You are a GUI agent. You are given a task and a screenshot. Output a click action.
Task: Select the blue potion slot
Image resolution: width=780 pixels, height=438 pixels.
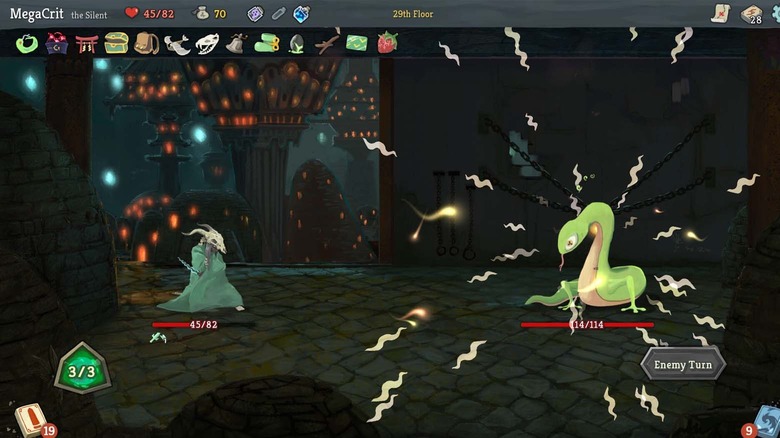click(301, 14)
